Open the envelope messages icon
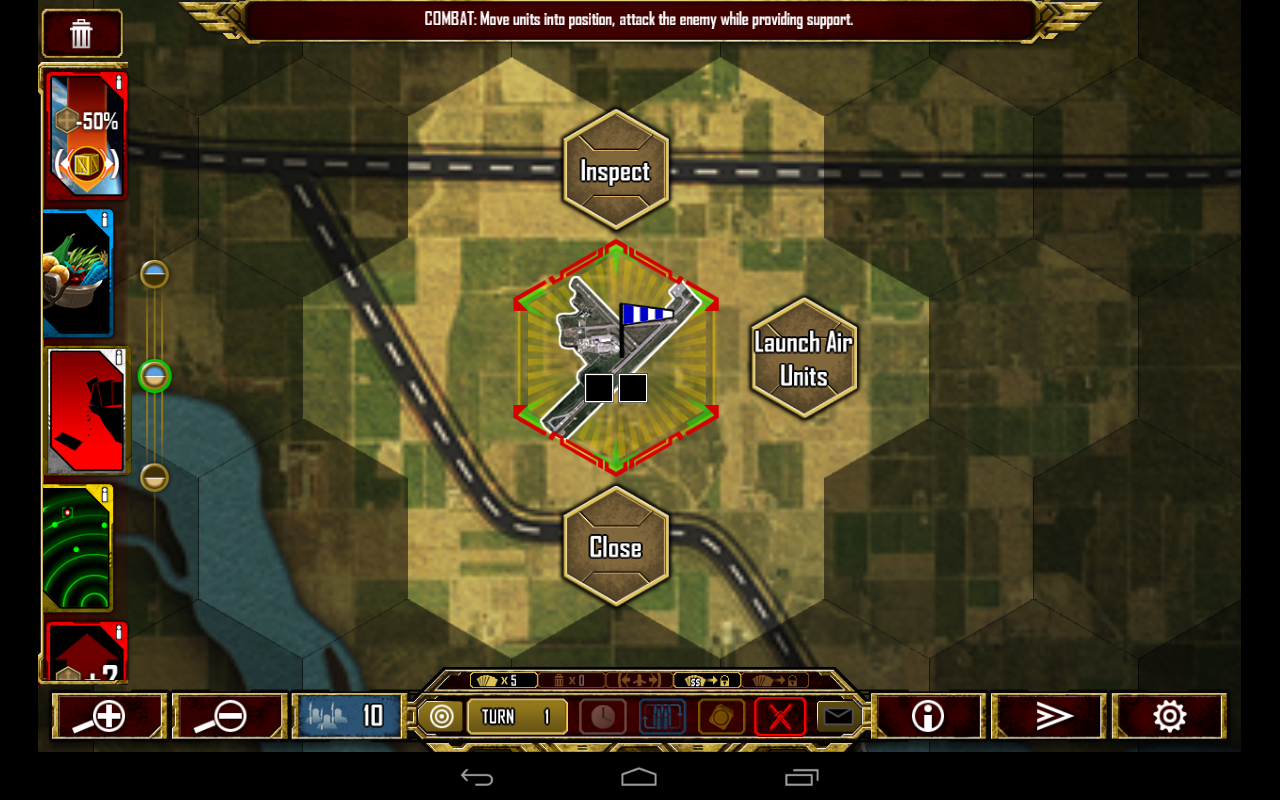This screenshot has height=800, width=1280. [x=838, y=716]
